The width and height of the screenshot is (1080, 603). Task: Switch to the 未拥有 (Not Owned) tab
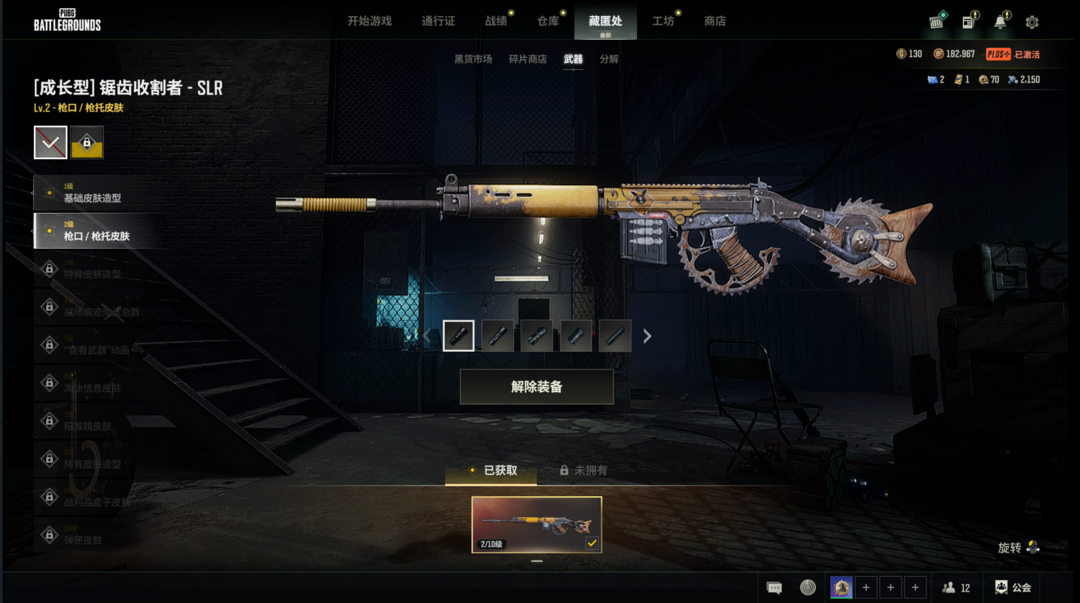point(583,470)
